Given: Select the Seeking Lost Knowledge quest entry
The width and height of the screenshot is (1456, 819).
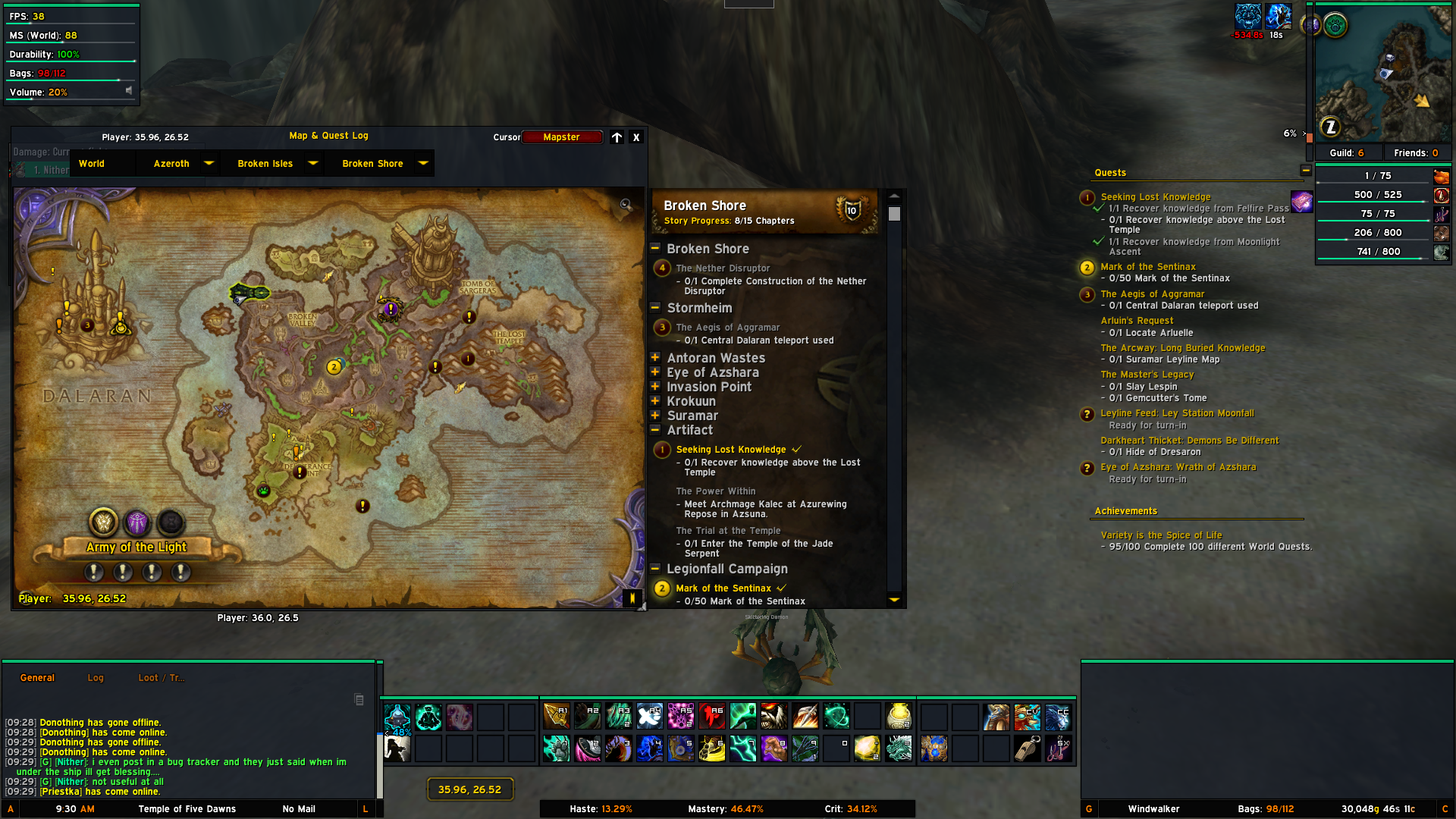Looking at the screenshot, I should (x=730, y=450).
